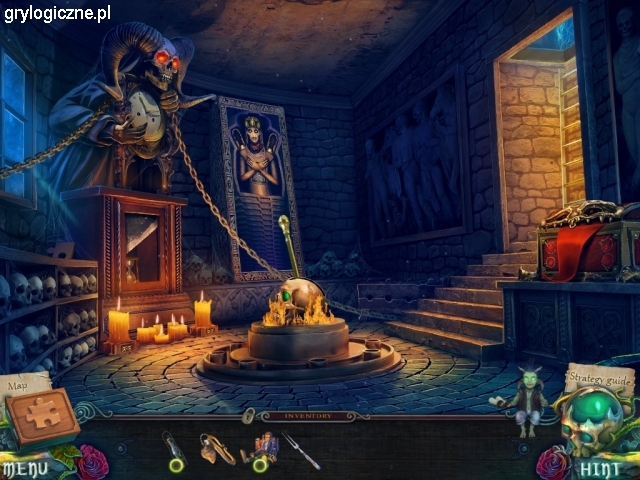640x480 pixels.
Task: Open the Strategy guide
Action: [600, 380]
